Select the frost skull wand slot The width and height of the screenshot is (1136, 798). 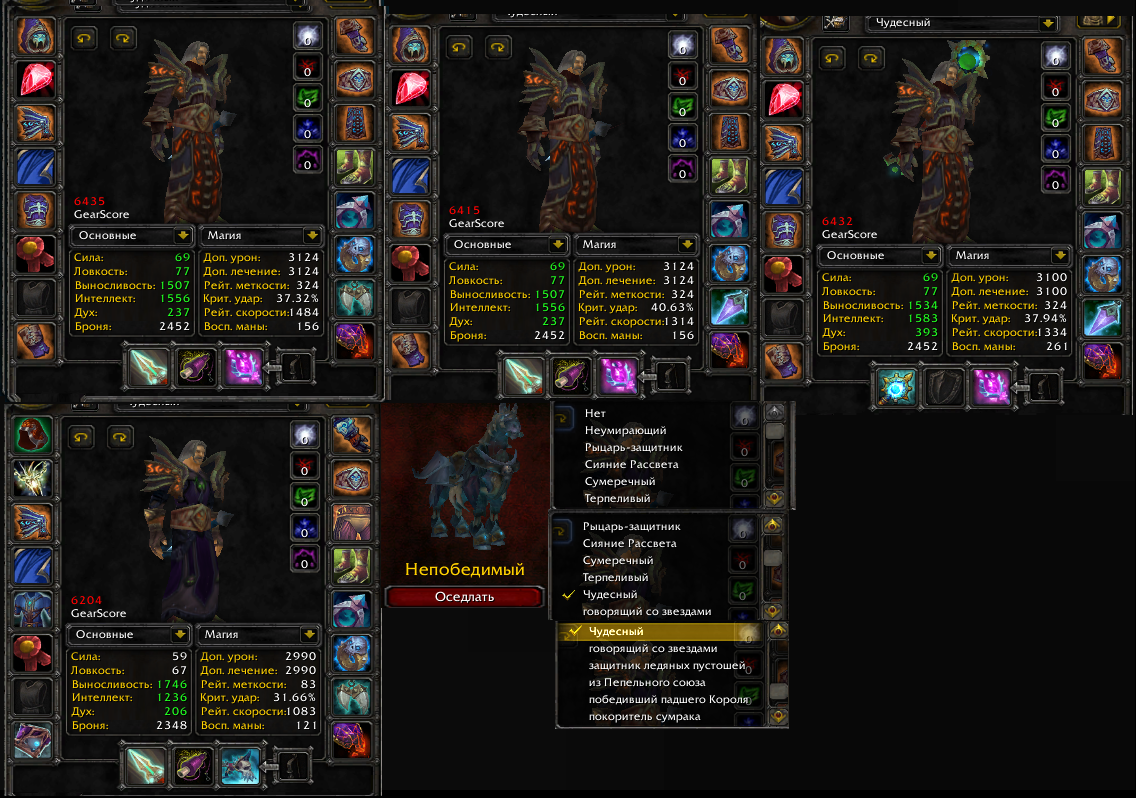[241, 765]
